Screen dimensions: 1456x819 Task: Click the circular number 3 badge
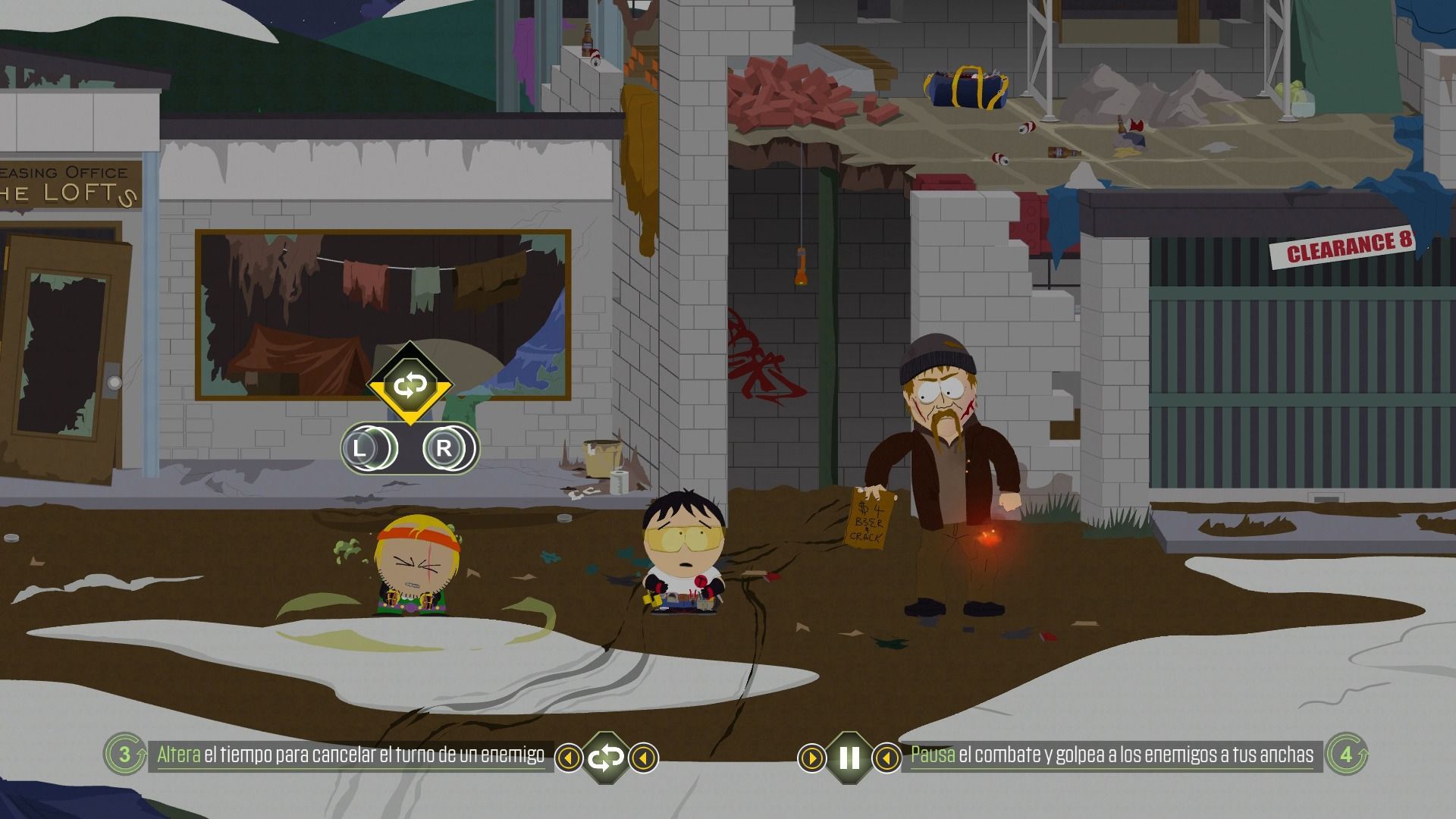(124, 754)
